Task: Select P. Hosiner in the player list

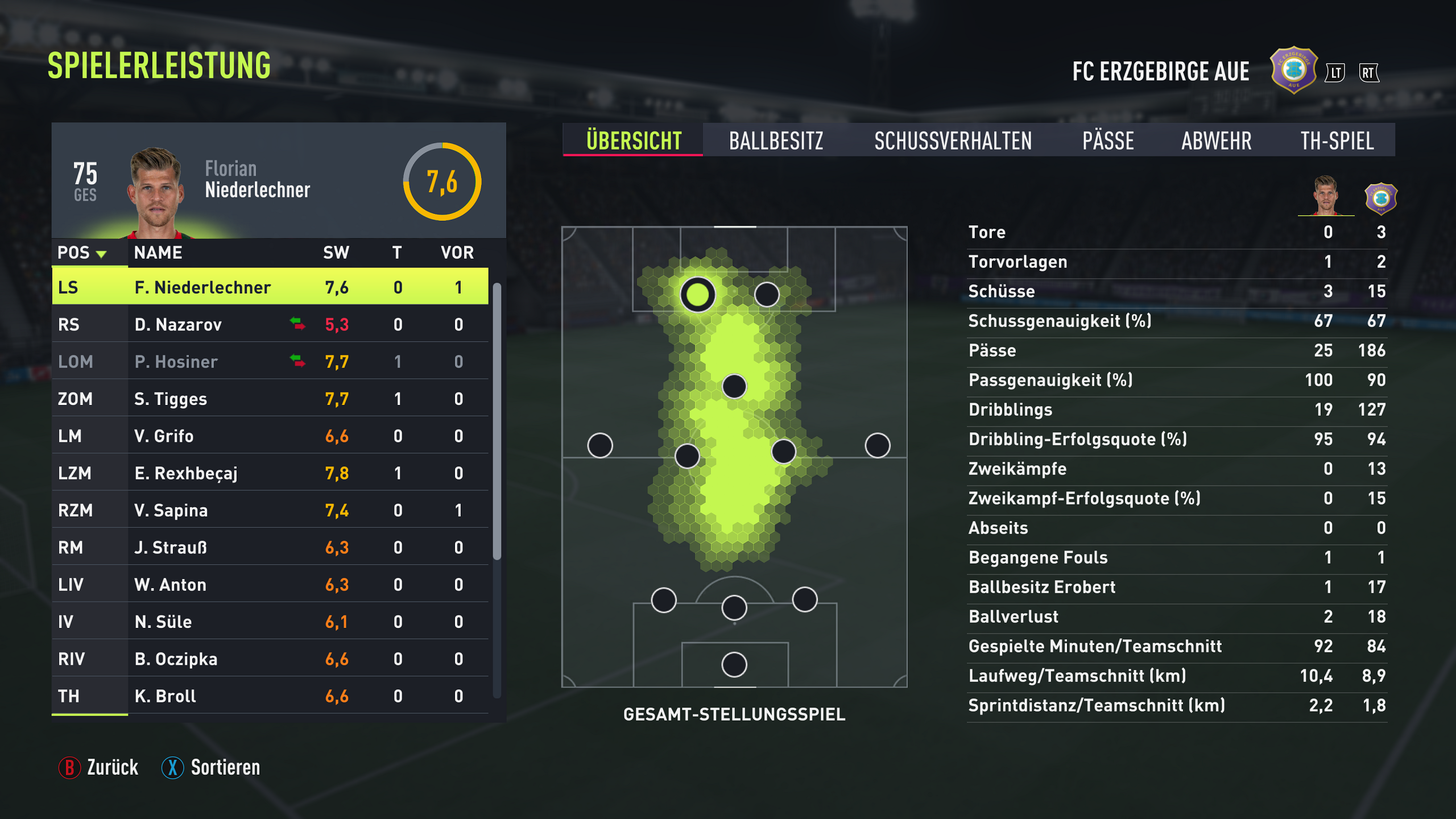Action: click(x=270, y=362)
